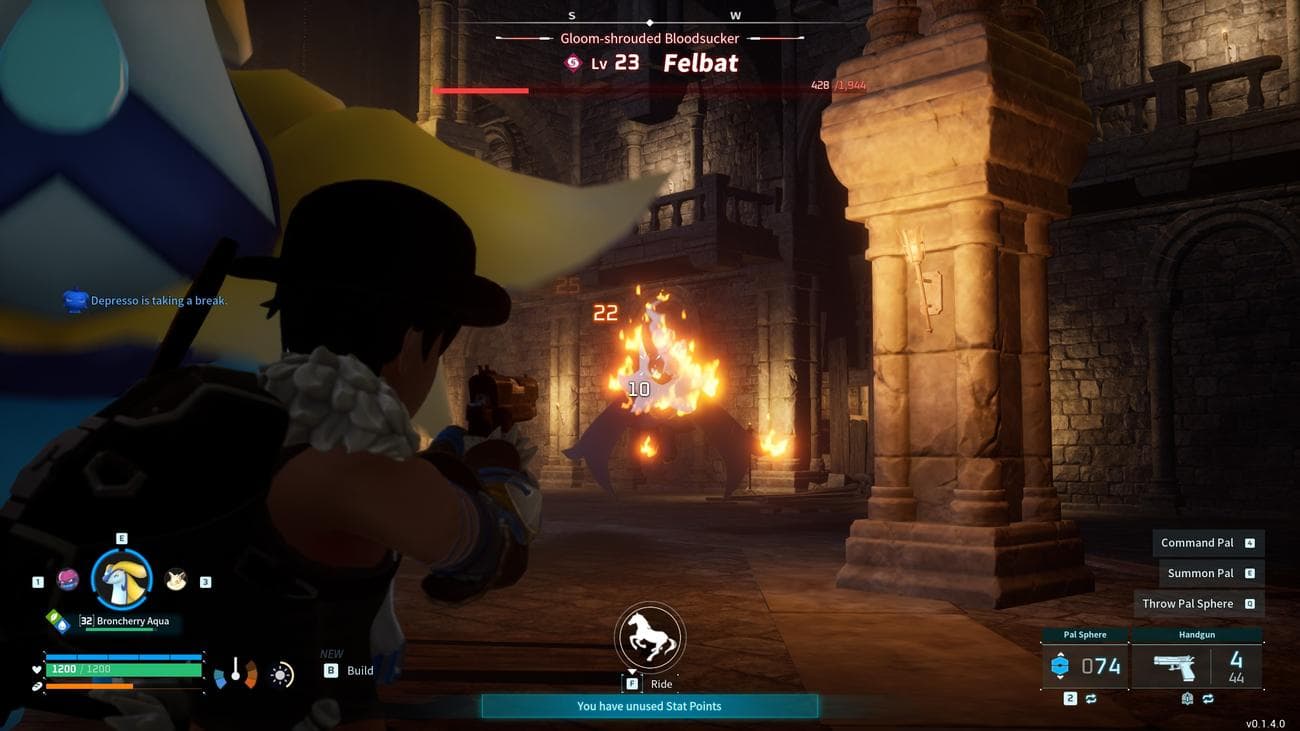
Task: Switch to the purple pal on the left
Action: pos(68,579)
